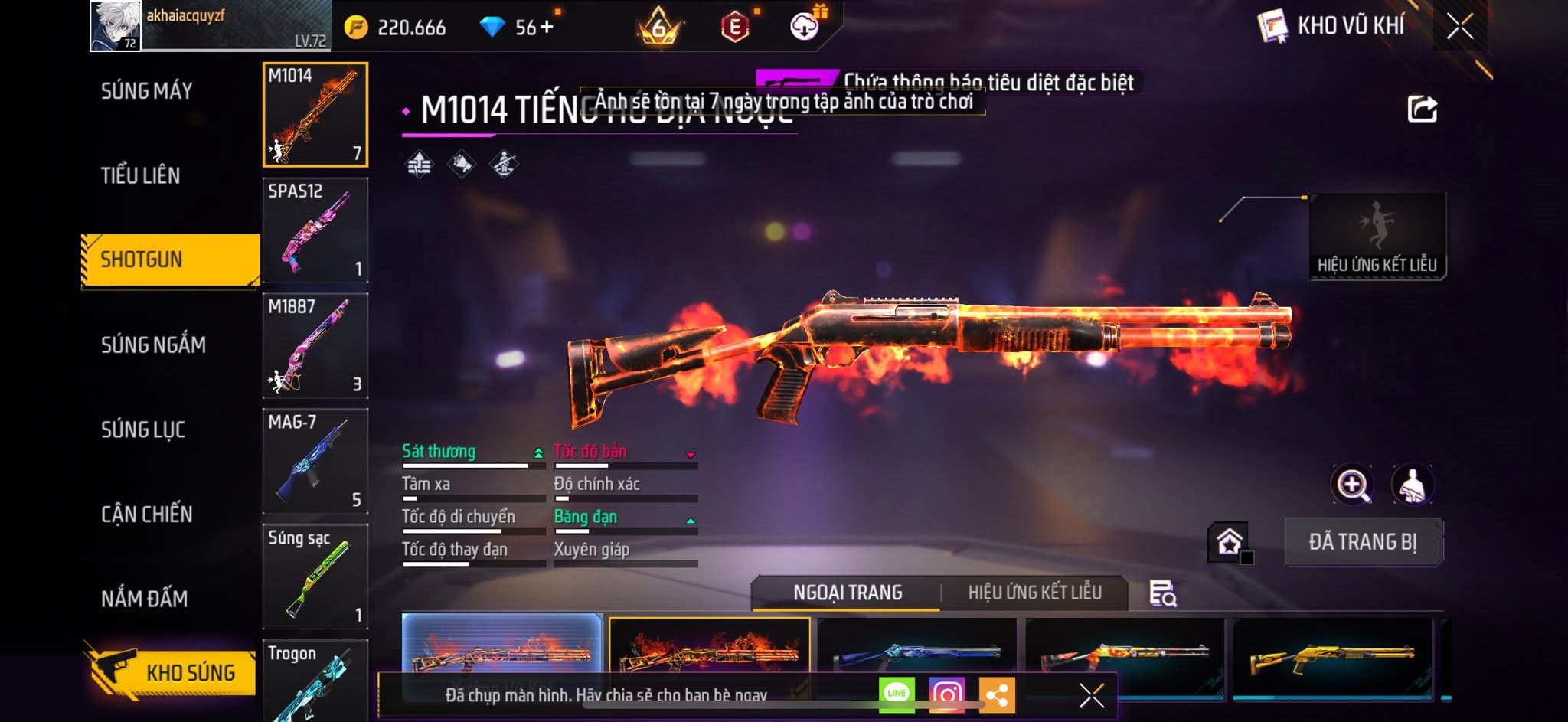Select the SPAS12 weapon tile
The image size is (1568, 722).
tap(315, 230)
